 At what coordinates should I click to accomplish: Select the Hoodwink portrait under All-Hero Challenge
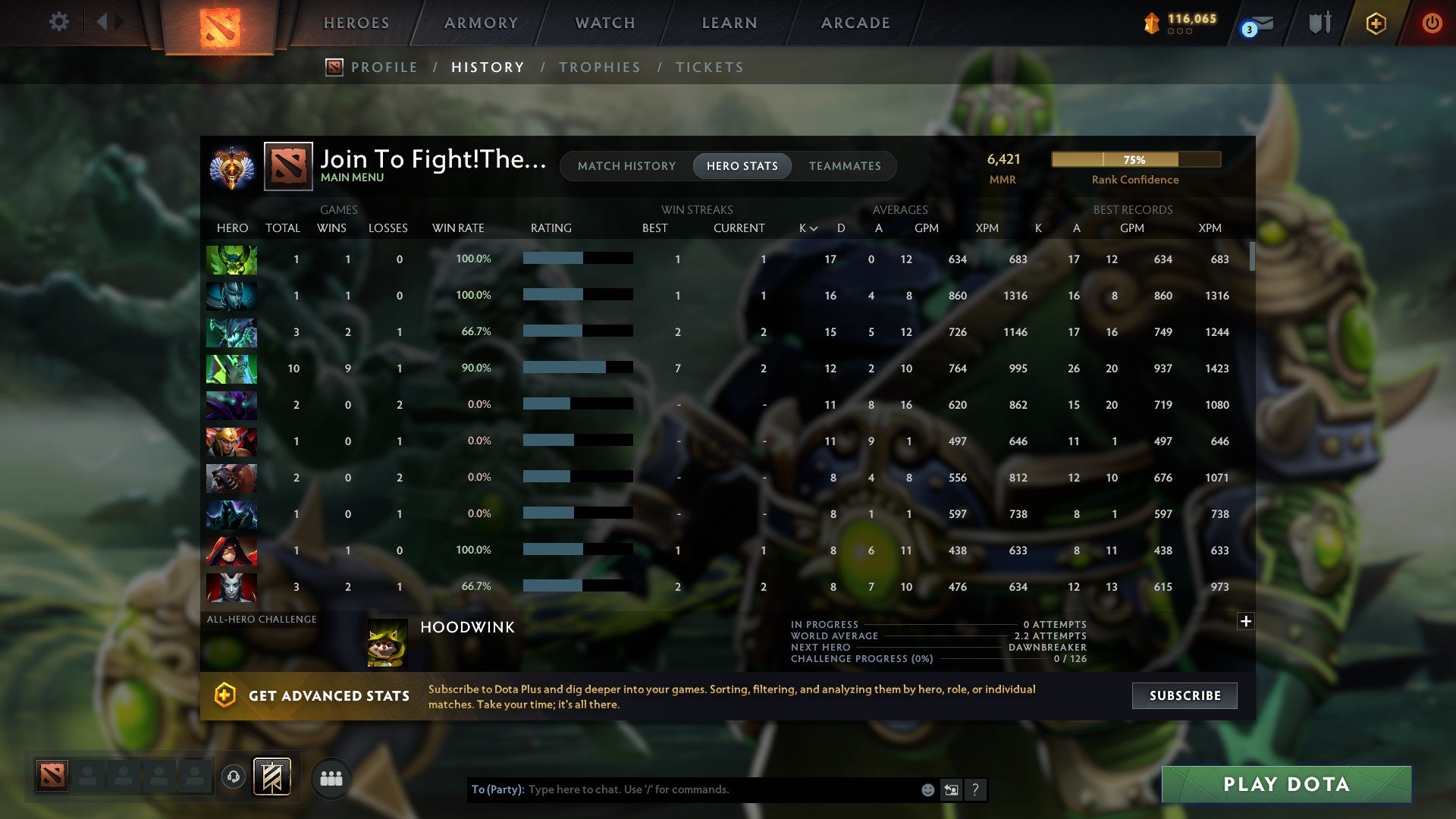(388, 643)
